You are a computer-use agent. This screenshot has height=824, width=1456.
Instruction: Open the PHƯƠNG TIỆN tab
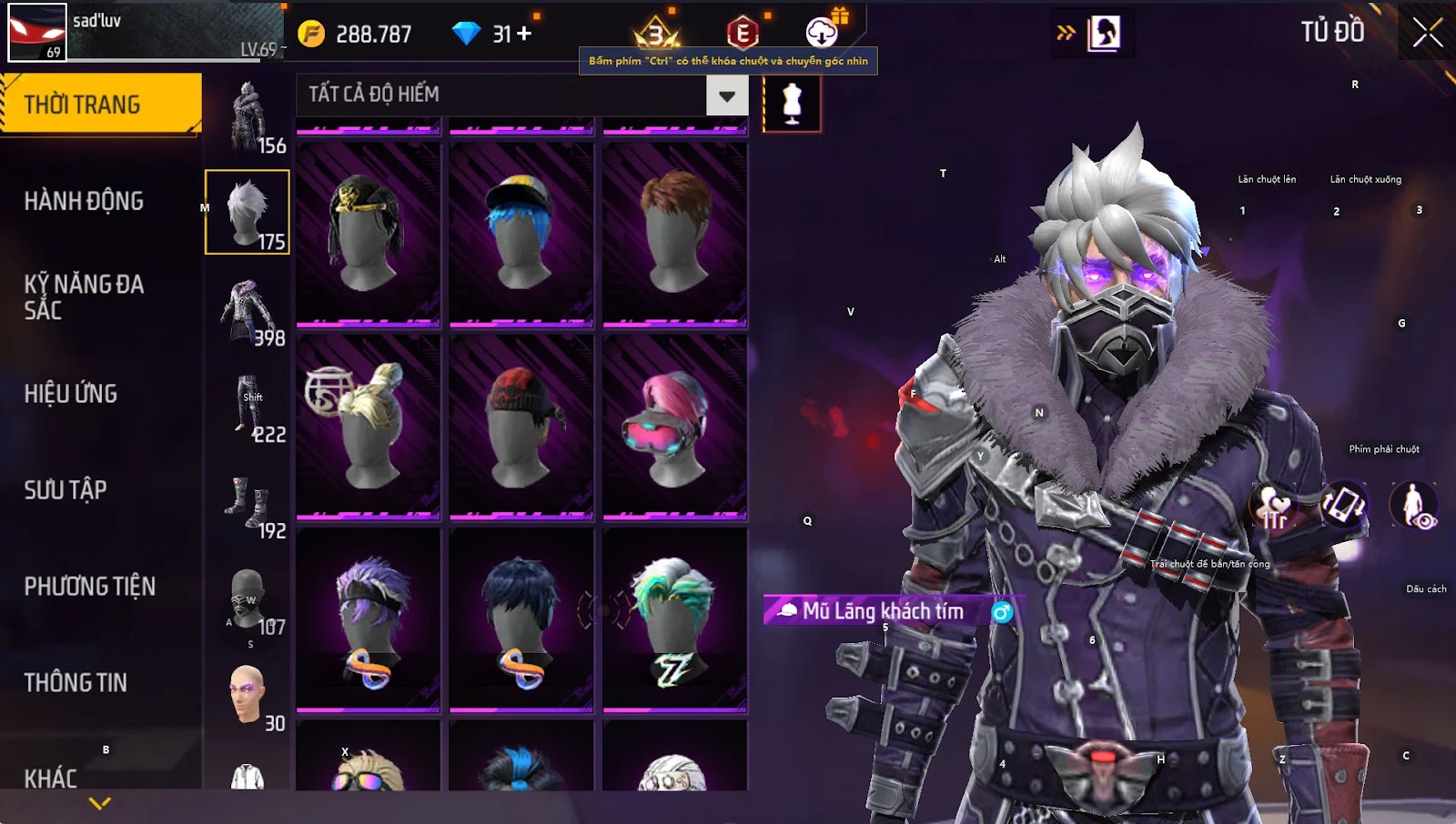[x=89, y=587]
